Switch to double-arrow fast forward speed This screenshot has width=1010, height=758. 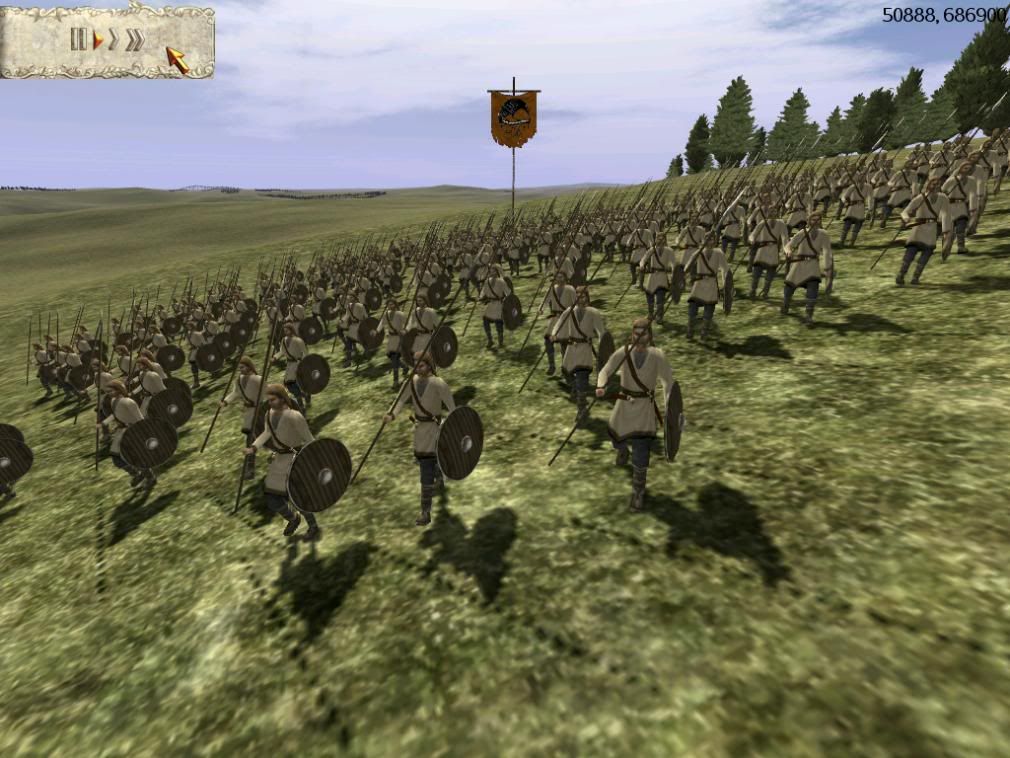(114, 40)
